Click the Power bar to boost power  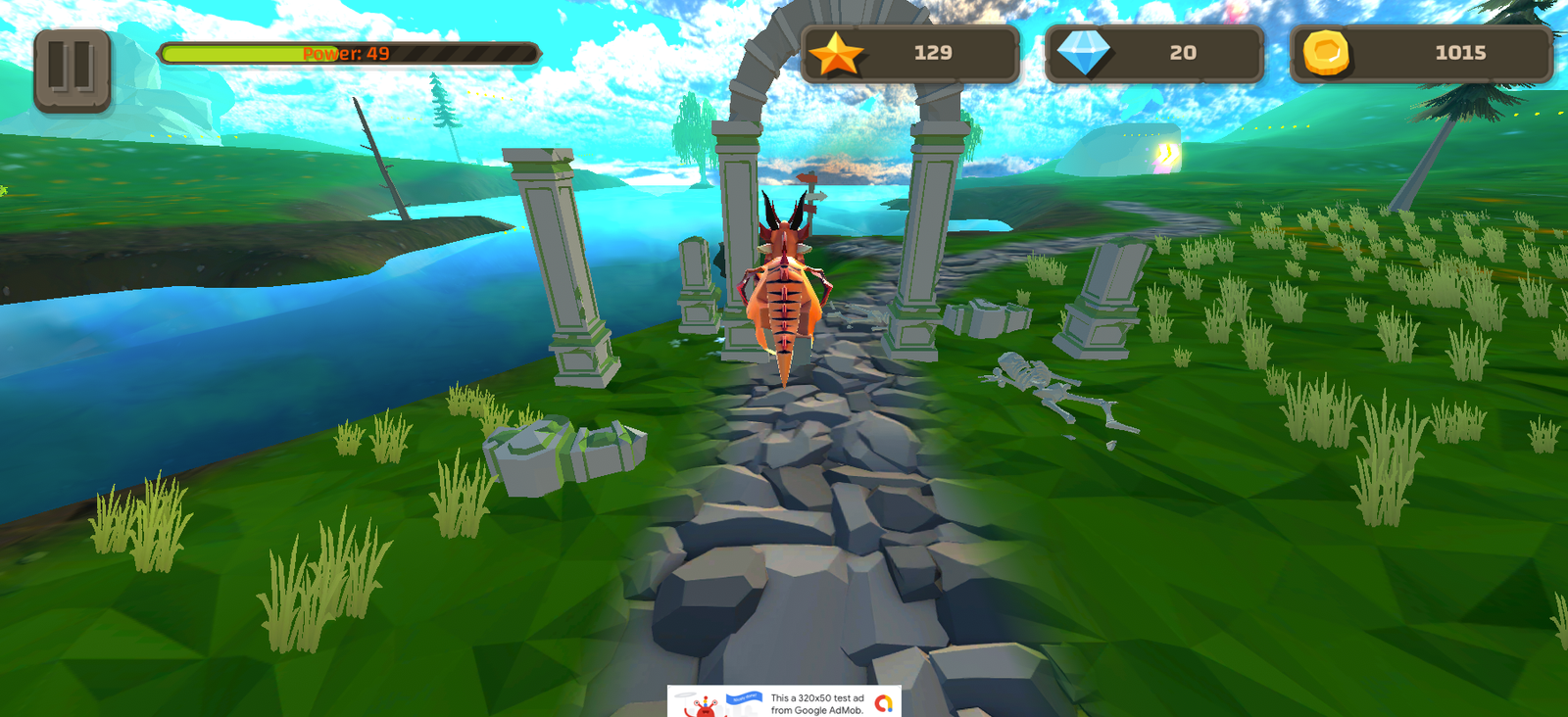point(343,56)
